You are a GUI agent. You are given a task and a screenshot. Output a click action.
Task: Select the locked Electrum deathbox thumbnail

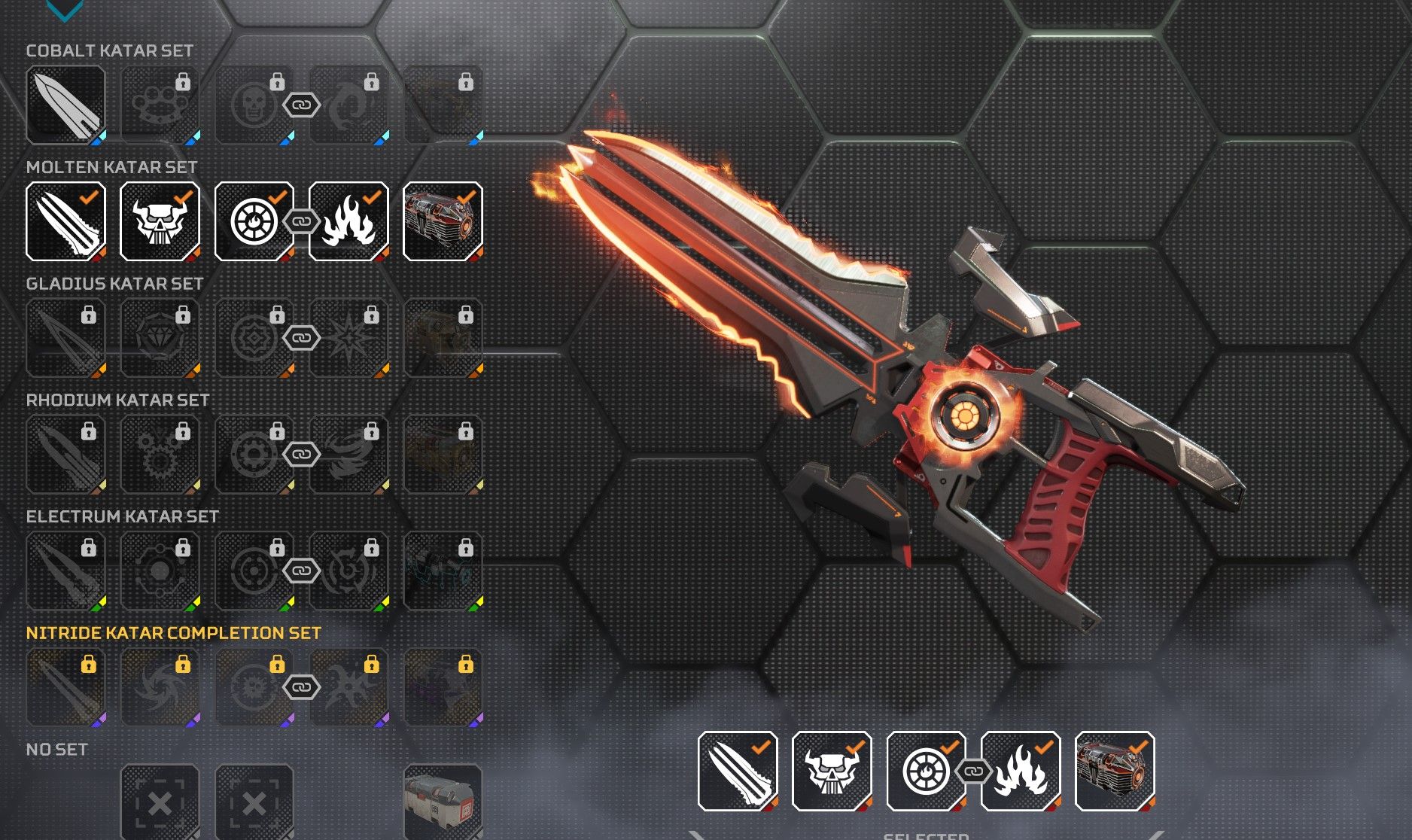[x=443, y=571]
